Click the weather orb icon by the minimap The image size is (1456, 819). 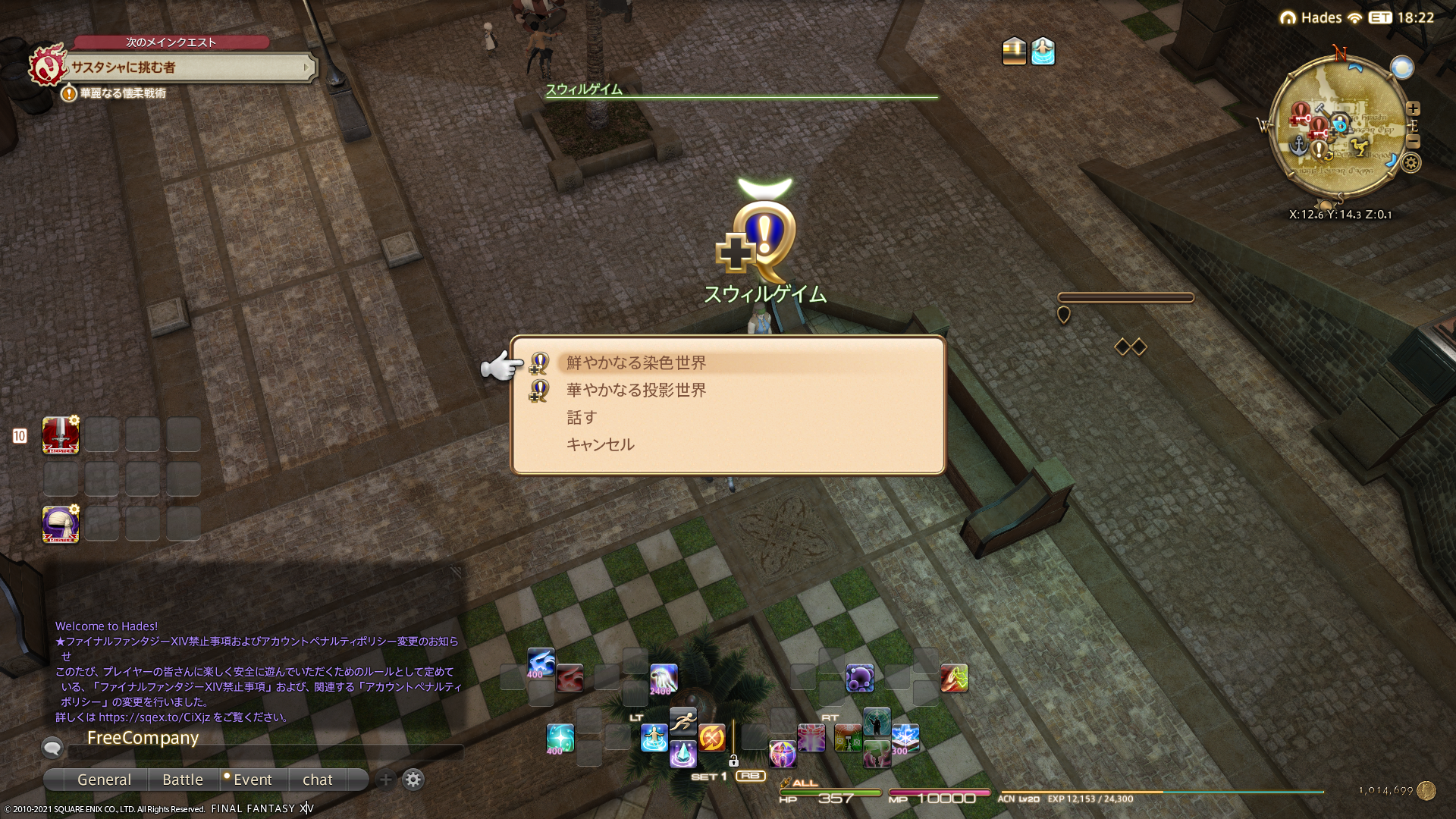tap(1401, 67)
